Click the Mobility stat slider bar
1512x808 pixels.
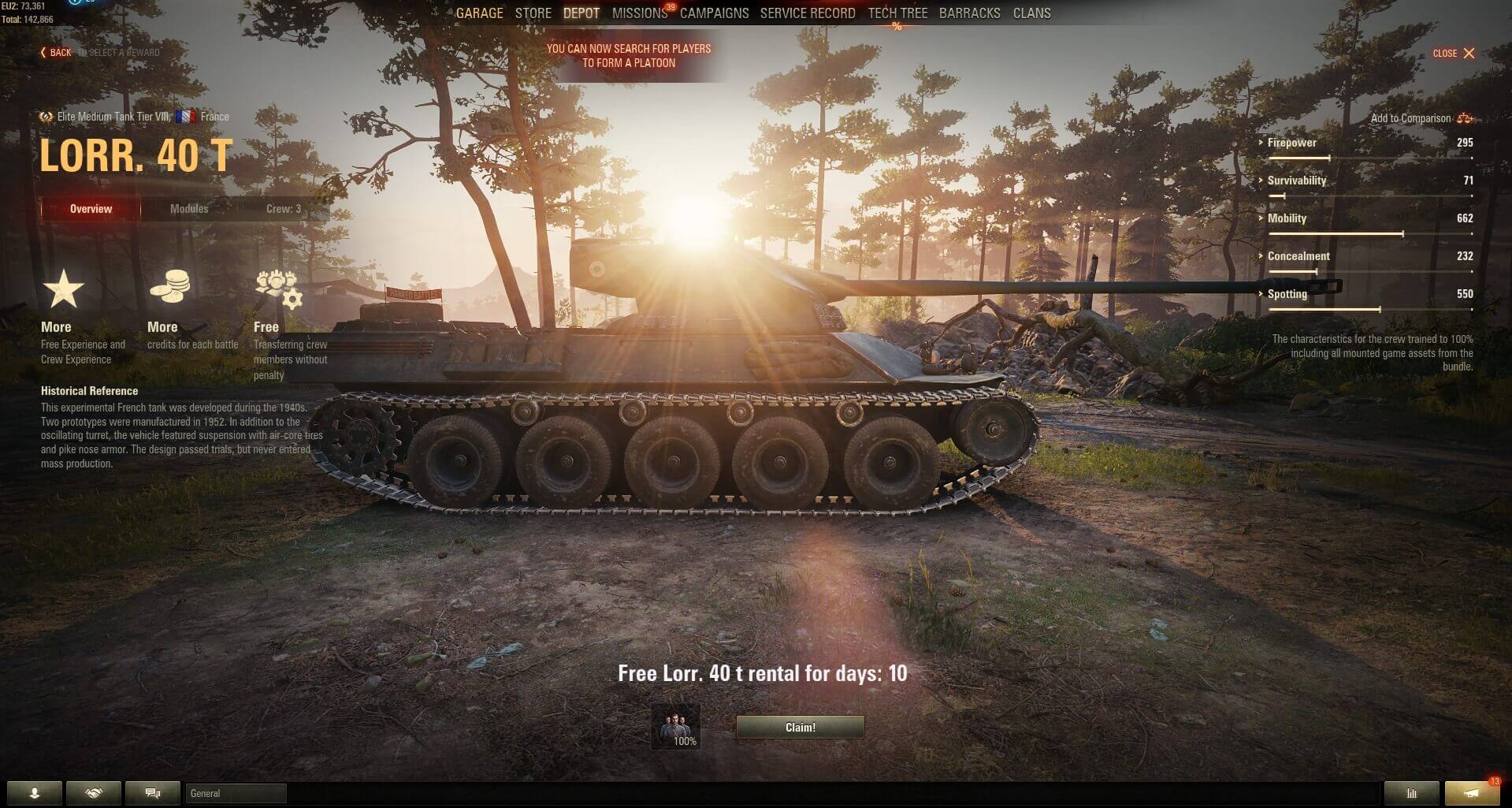tap(1368, 233)
